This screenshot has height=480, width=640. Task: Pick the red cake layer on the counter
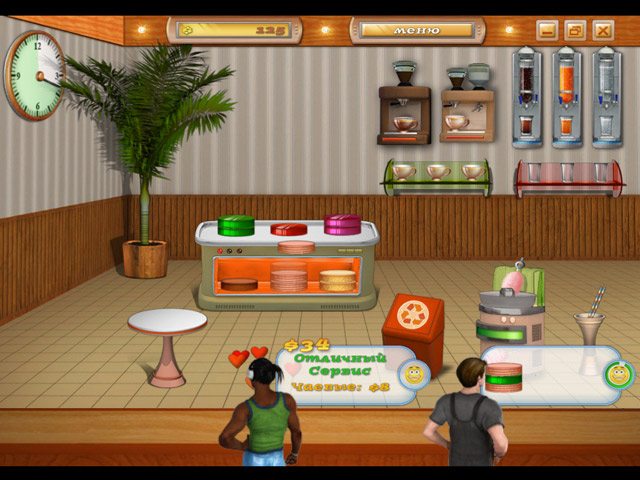coord(289,229)
